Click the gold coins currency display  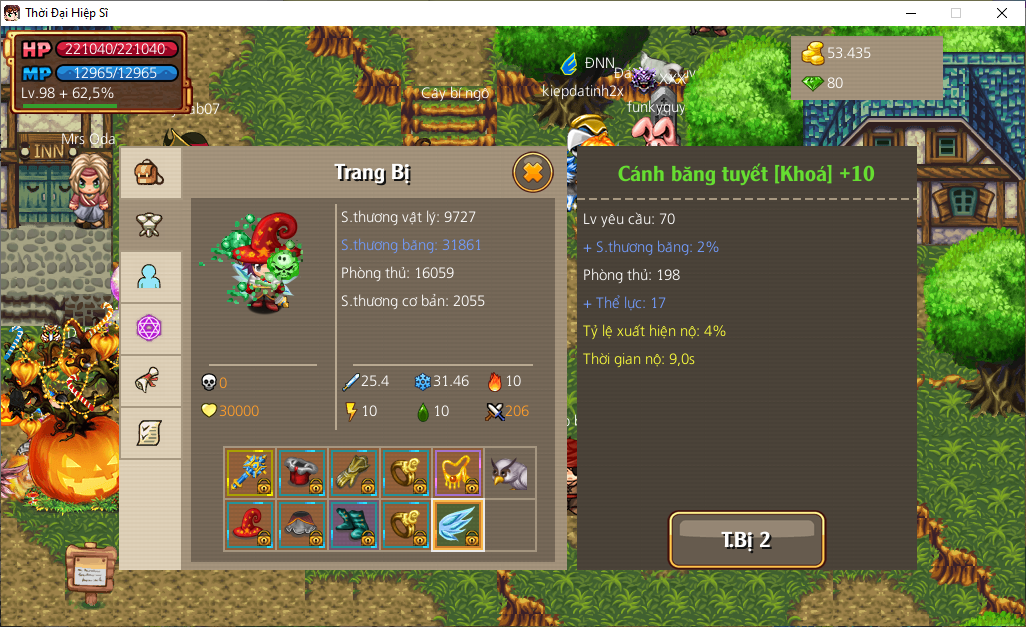(838, 53)
